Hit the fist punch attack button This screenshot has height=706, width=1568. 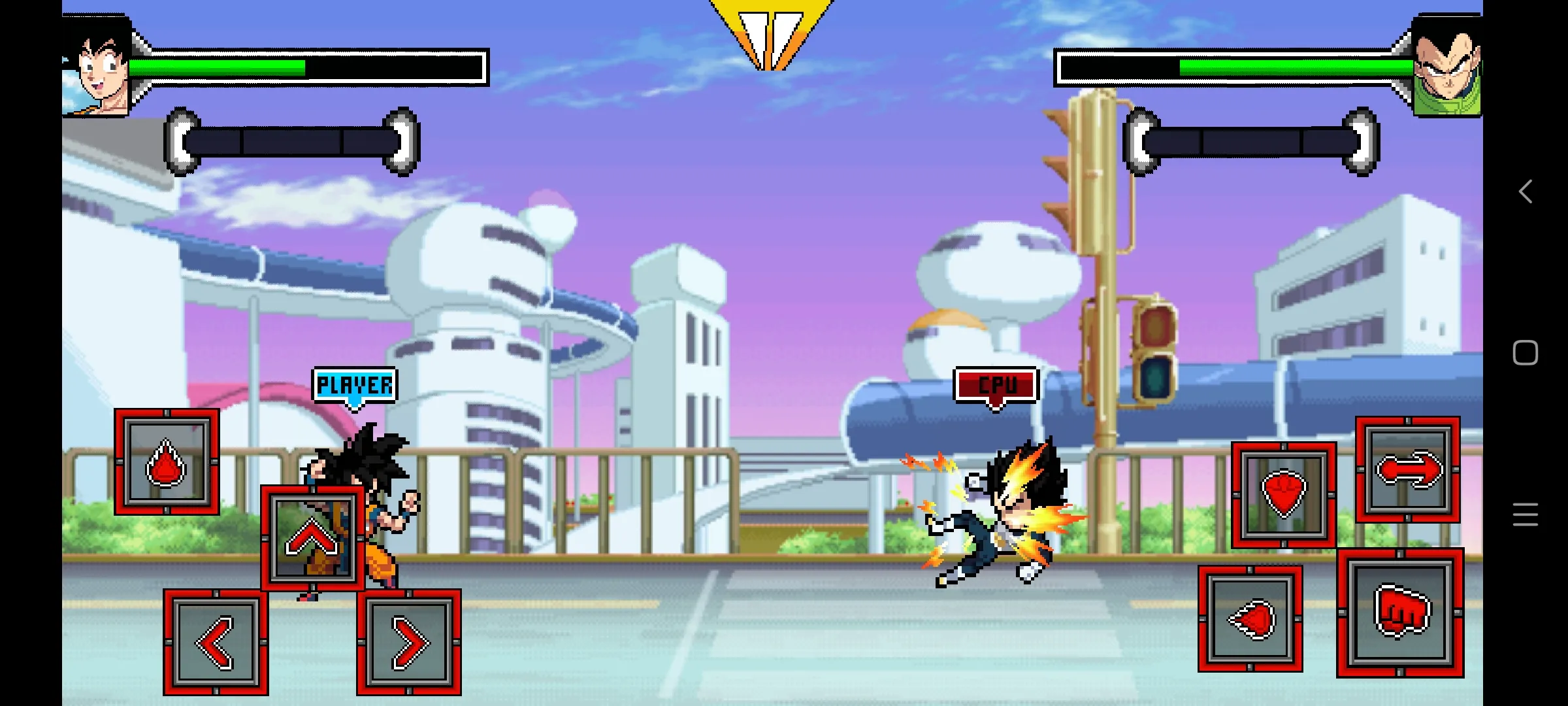[x=1400, y=613]
